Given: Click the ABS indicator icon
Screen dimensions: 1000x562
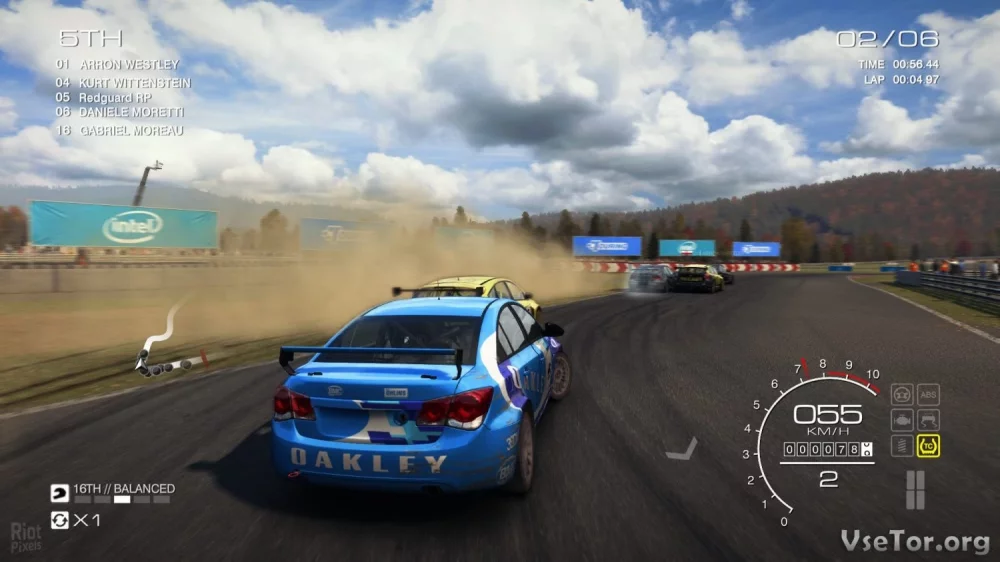Looking at the screenshot, I should point(928,394).
